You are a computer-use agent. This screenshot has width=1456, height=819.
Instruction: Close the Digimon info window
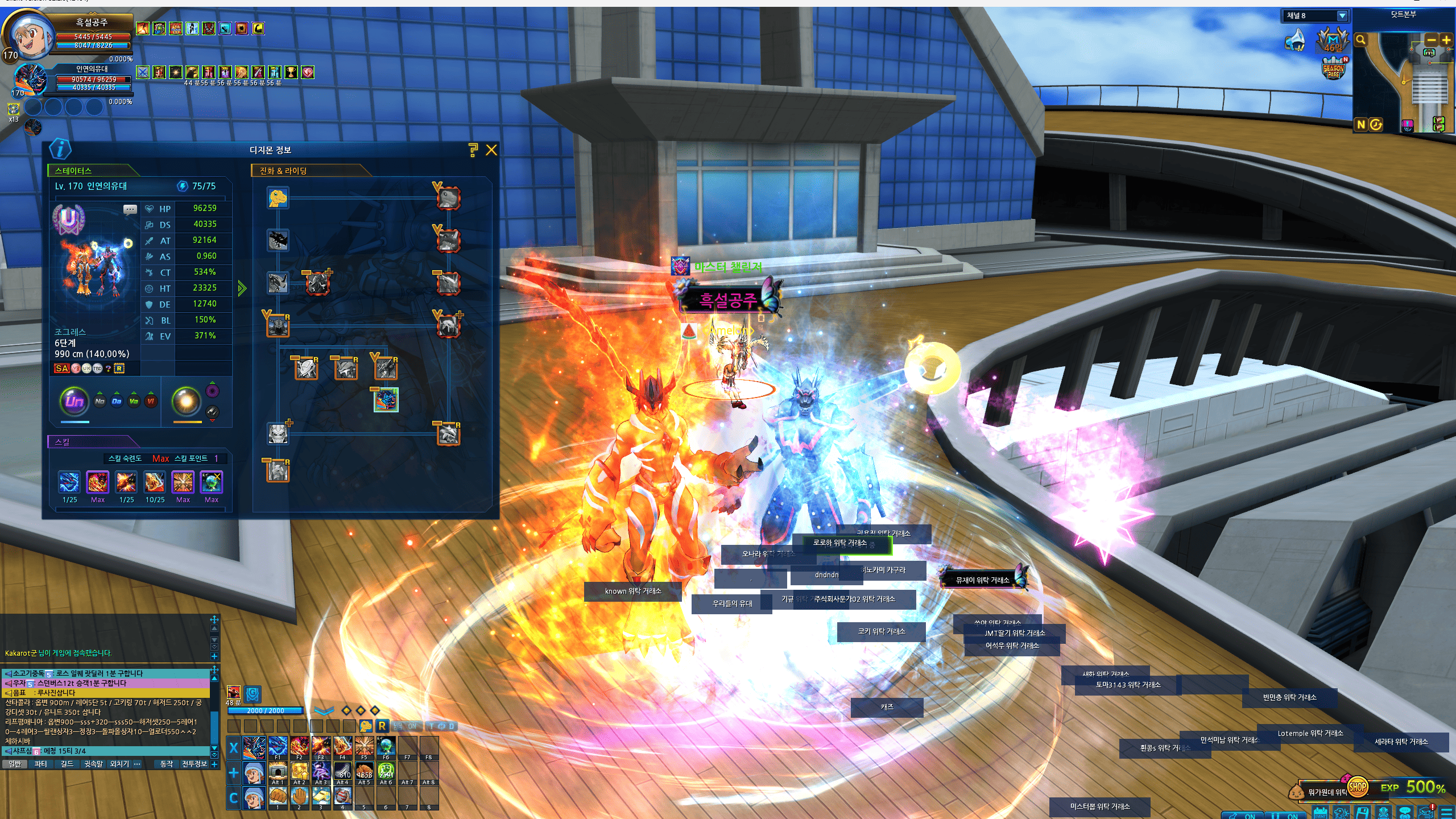(x=491, y=150)
